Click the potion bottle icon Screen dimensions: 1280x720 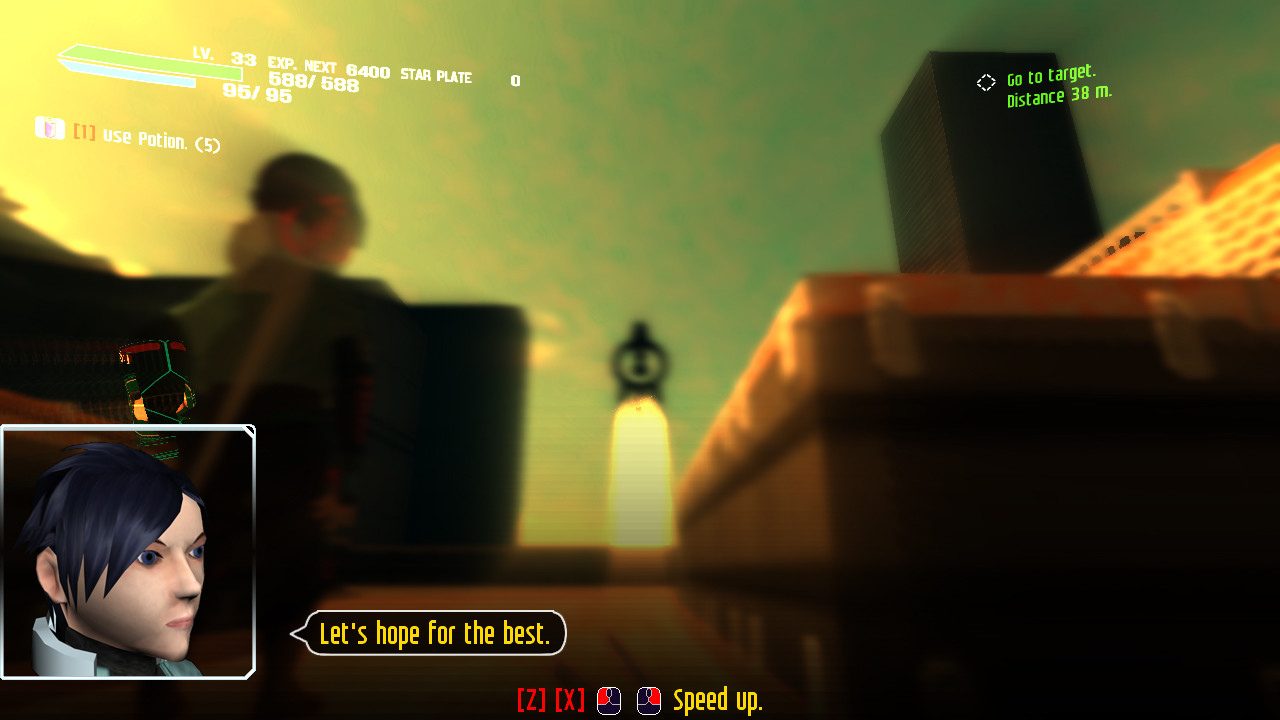click(x=50, y=129)
